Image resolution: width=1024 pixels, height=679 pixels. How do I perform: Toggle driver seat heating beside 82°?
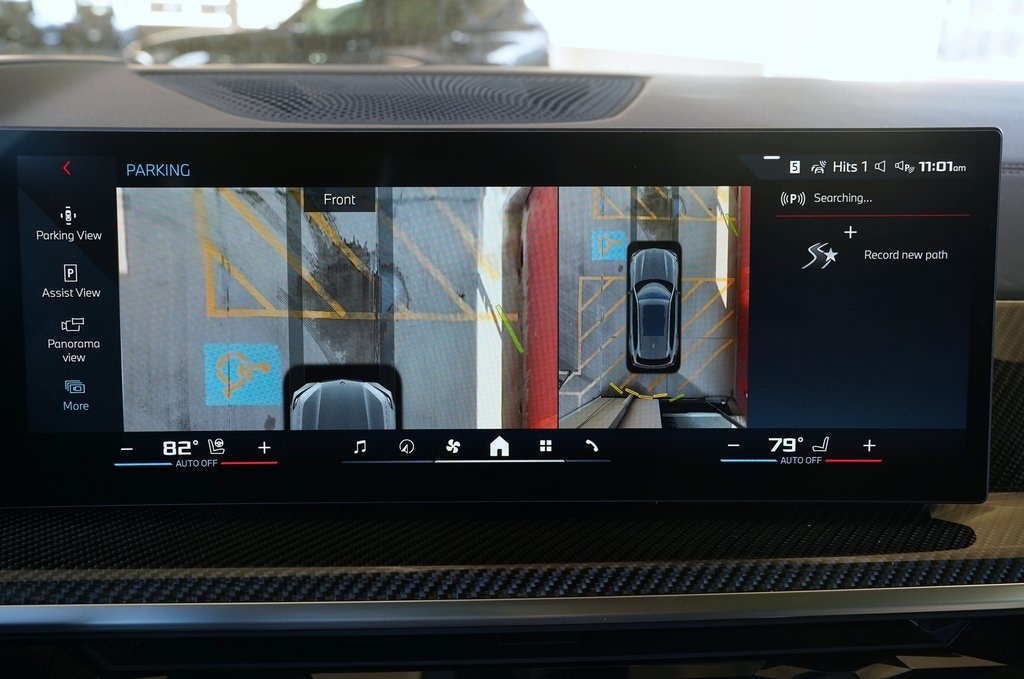point(217,447)
